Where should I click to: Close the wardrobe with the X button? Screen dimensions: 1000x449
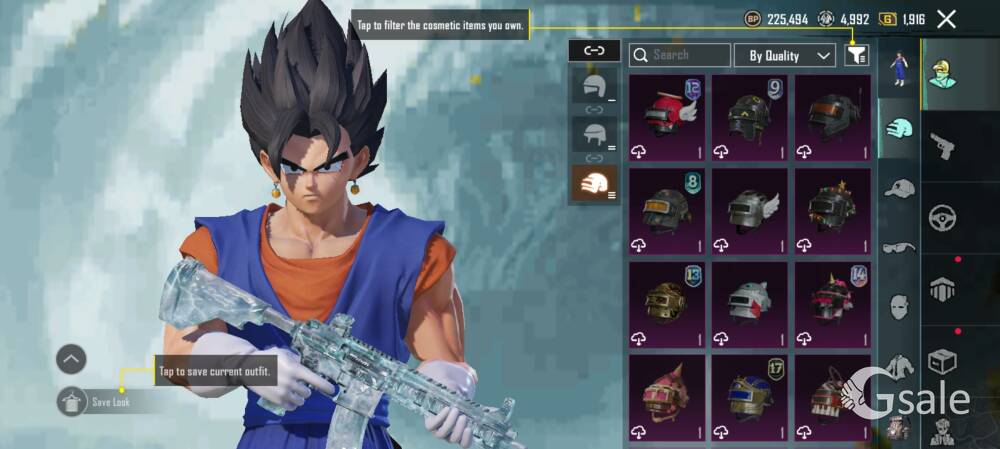[x=946, y=19]
